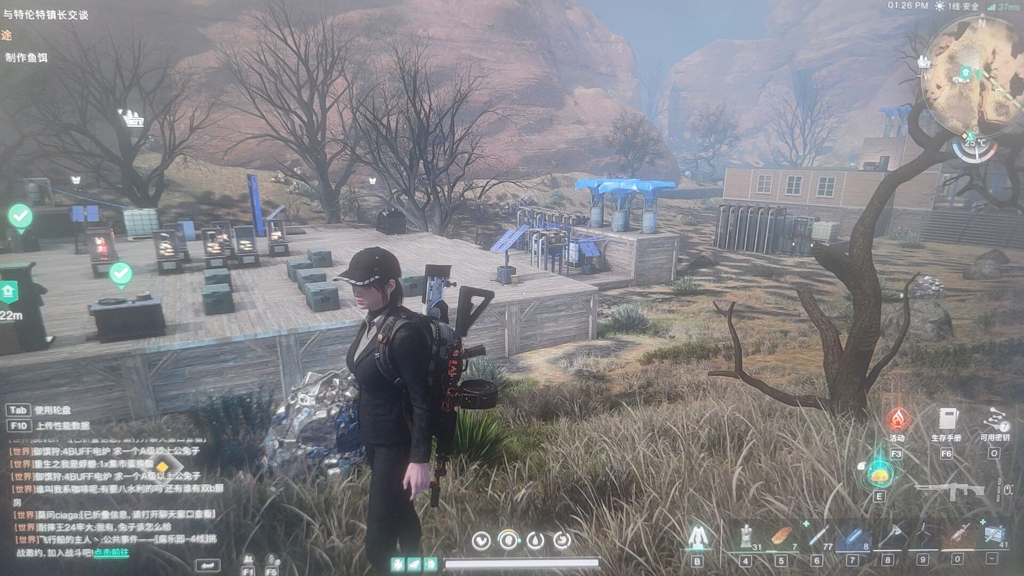
Task: Select the blue supply crate slot
Action: click(994, 537)
